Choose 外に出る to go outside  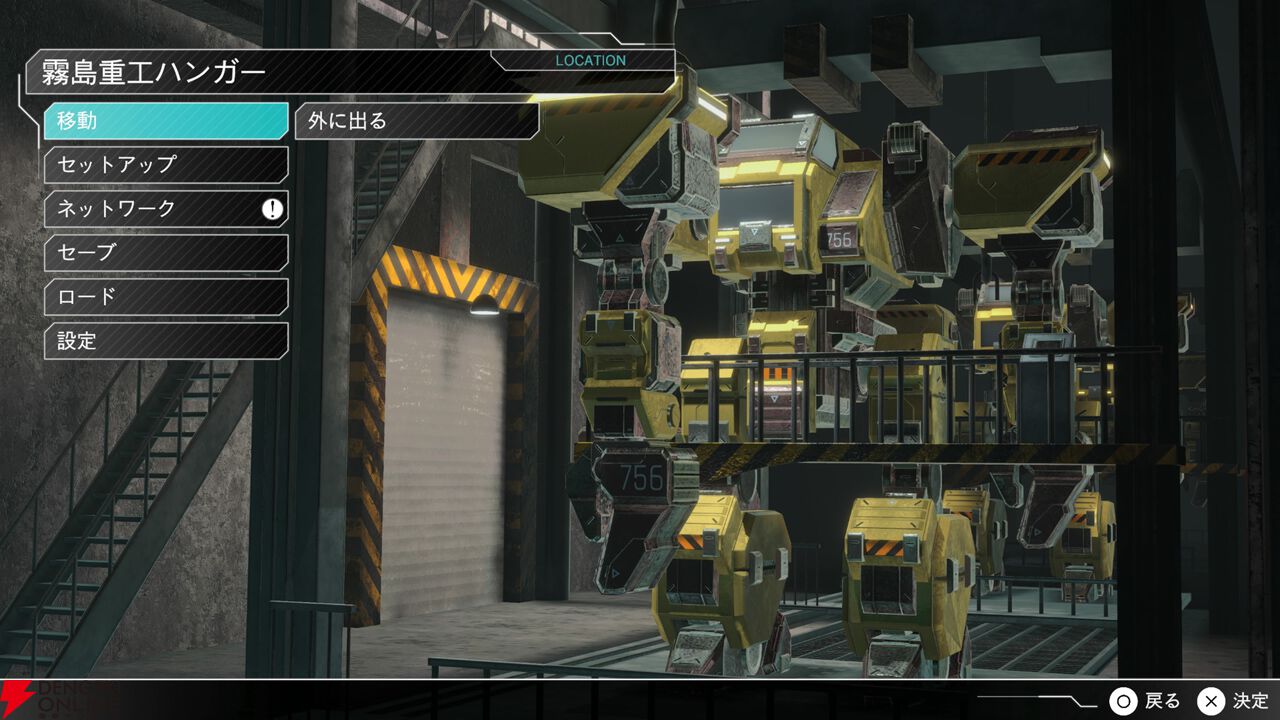(416, 121)
